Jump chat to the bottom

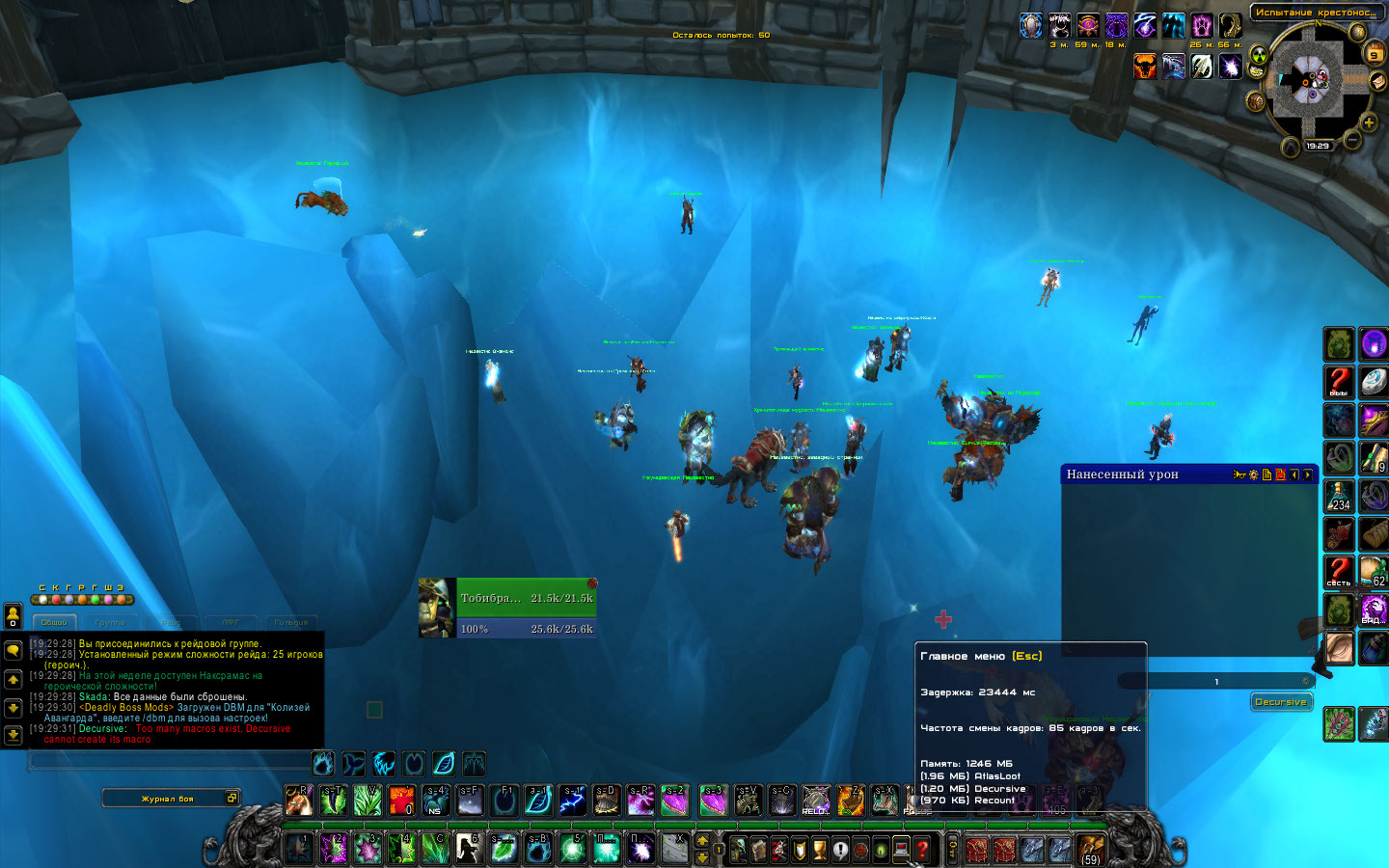point(14,735)
